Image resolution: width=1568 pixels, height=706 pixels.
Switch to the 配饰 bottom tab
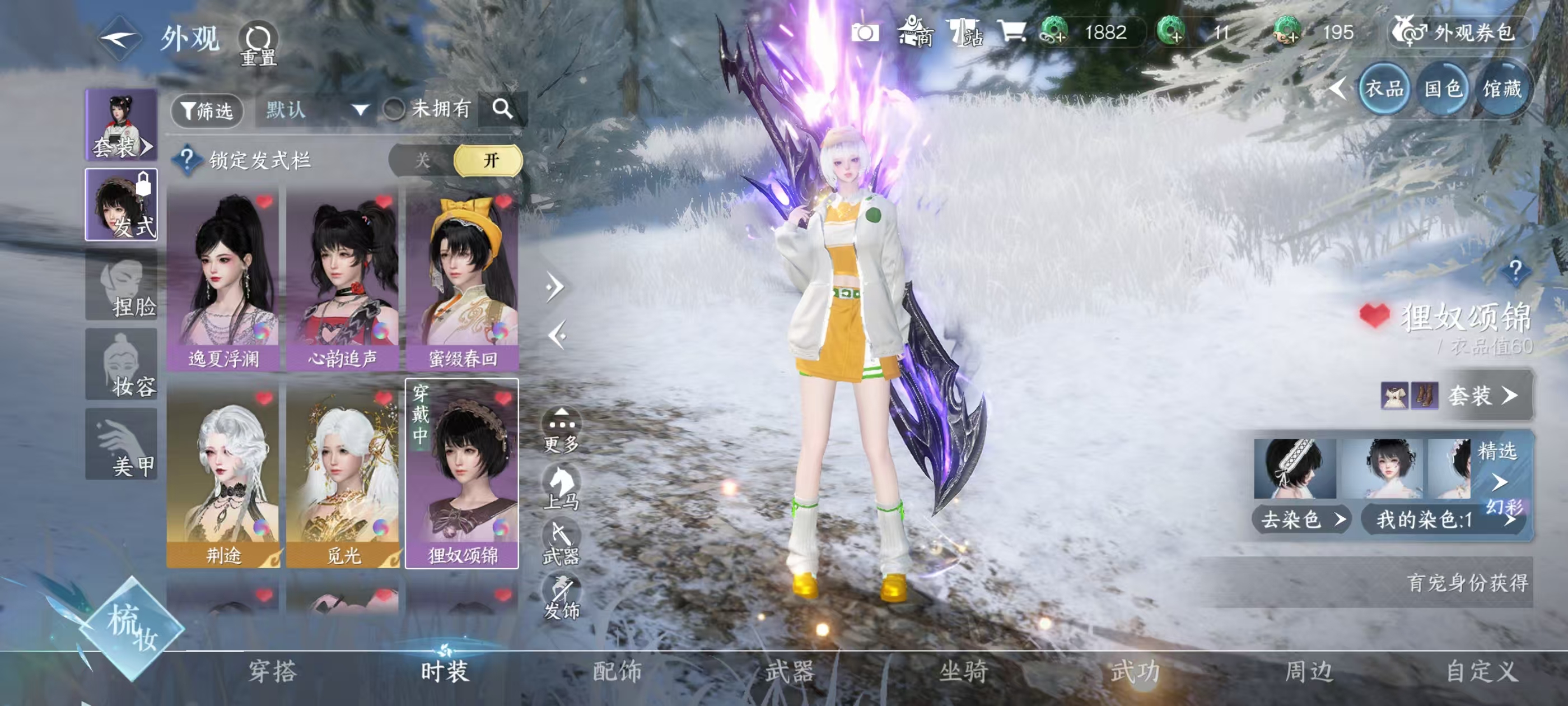coord(617,671)
